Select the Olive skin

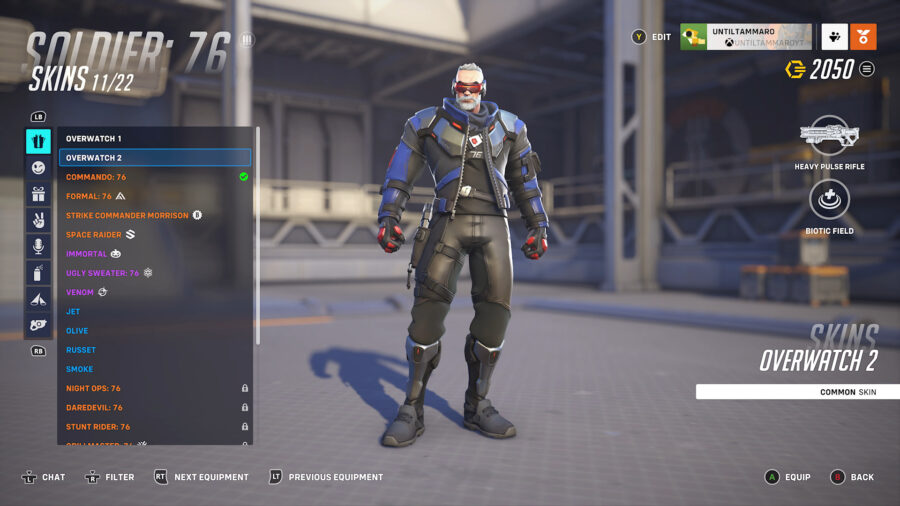pos(77,331)
